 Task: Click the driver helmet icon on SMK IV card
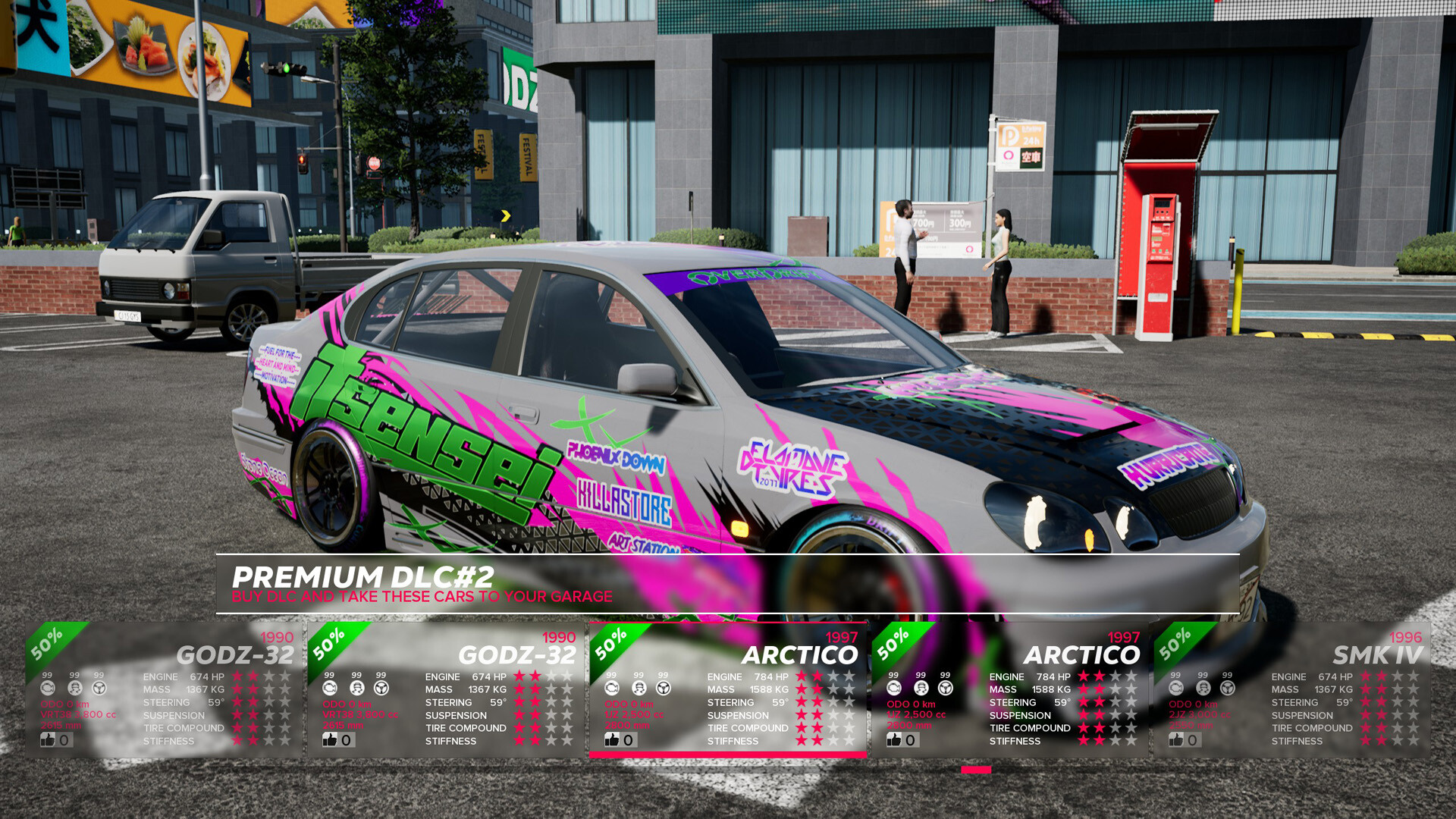click(1203, 689)
